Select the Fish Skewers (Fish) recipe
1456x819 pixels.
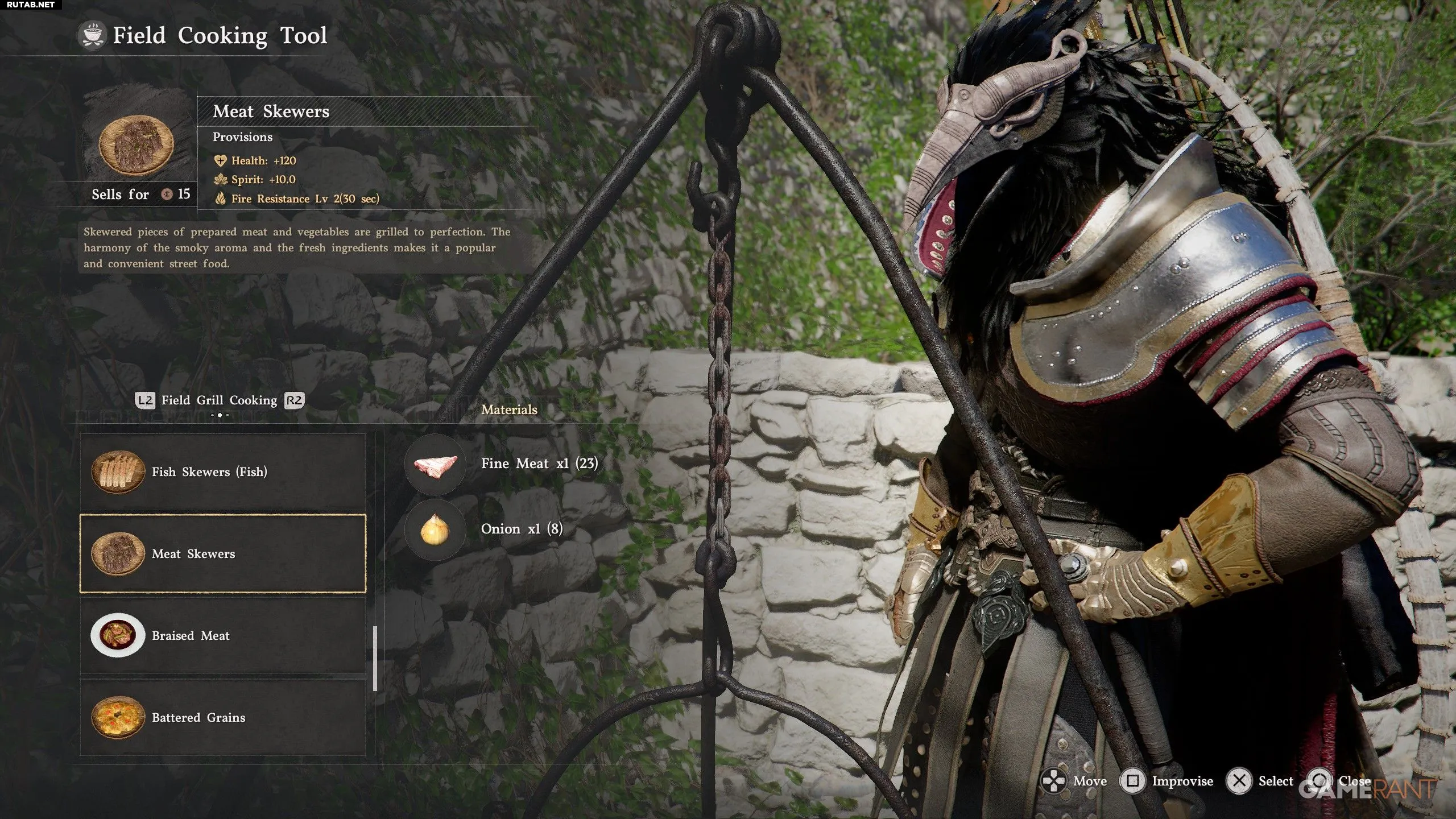(x=223, y=471)
